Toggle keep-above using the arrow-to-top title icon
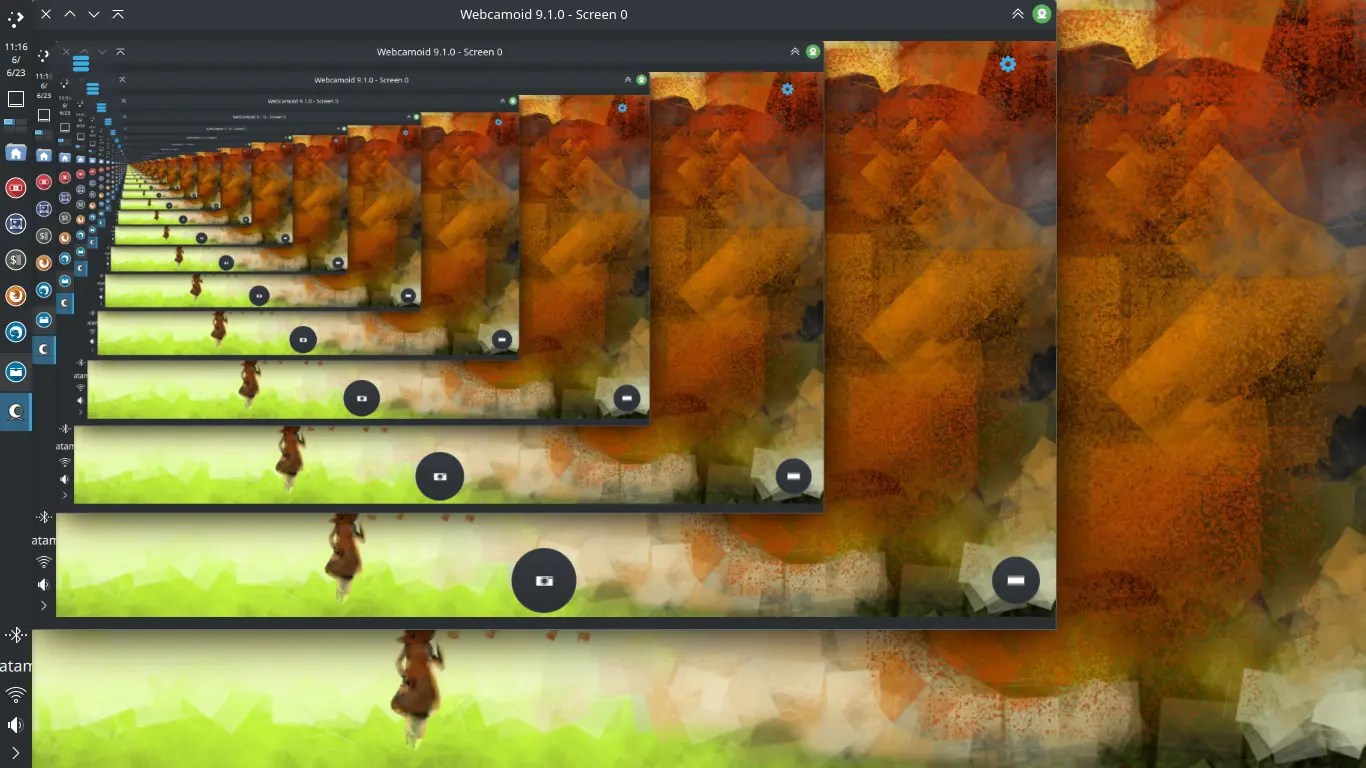Image resolution: width=1366 pixels, height=768 pixels. 119,14
